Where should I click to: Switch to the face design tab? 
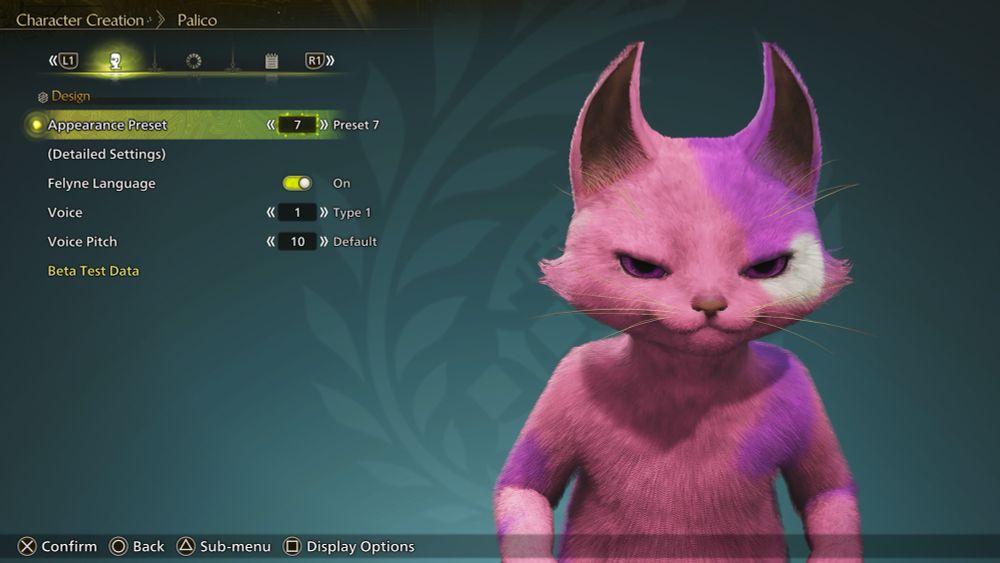click(115, 61)
